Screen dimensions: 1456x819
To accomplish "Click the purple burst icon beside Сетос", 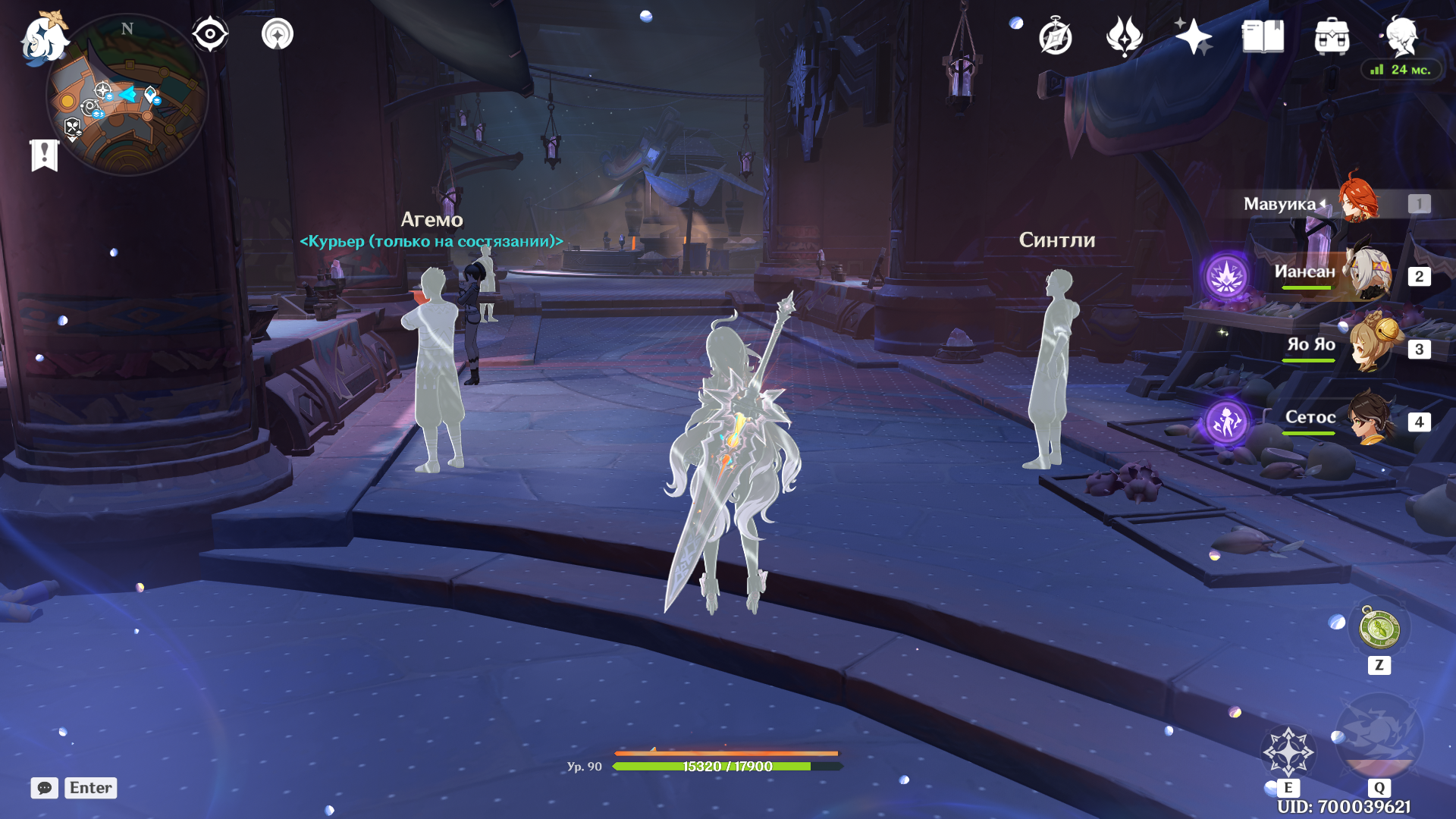I will click(1226, 422).
